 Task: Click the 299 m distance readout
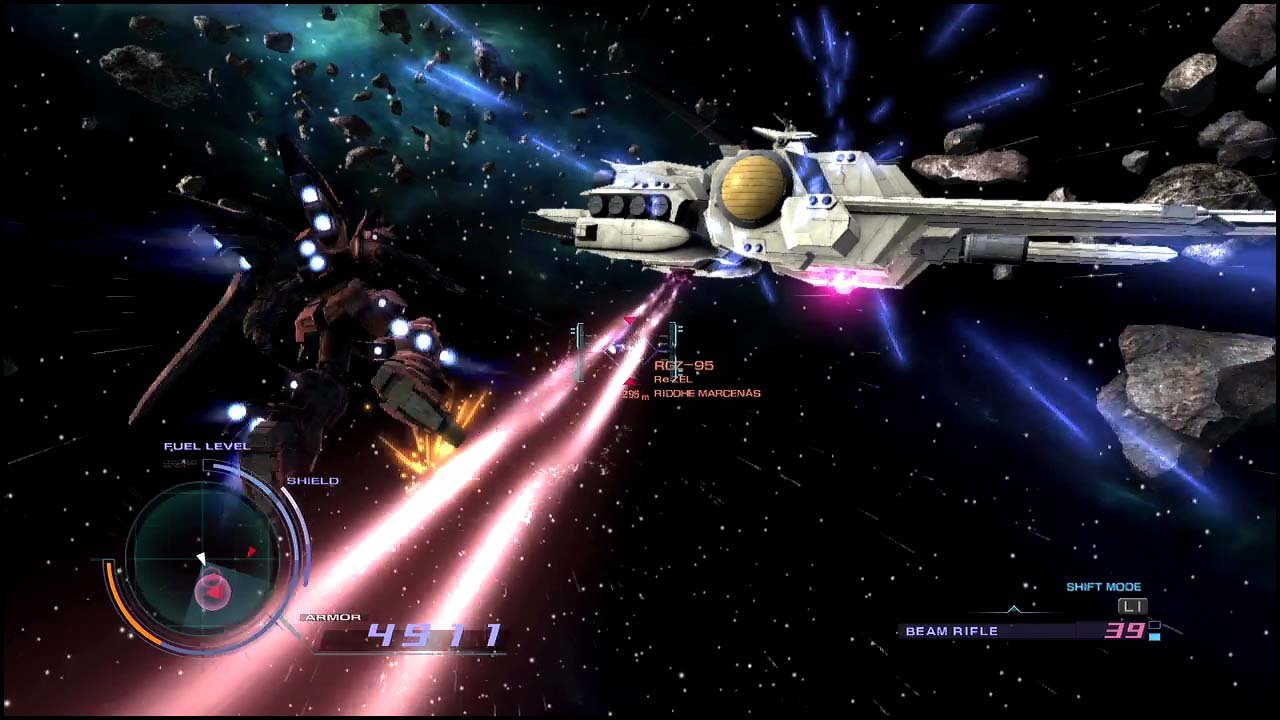[635, 393]
